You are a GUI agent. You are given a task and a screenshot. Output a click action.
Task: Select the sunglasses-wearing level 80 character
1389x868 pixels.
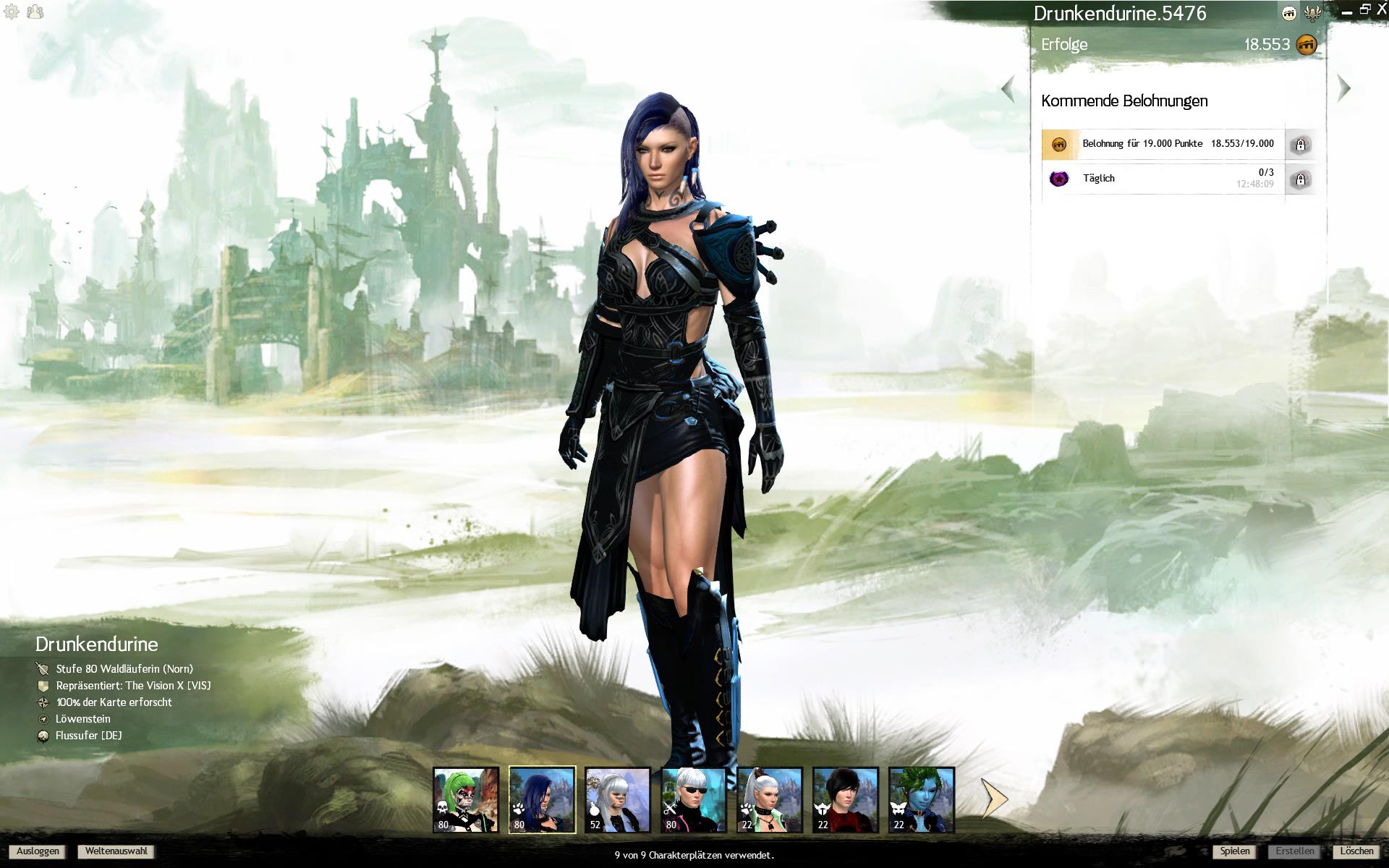pos(694,800)
